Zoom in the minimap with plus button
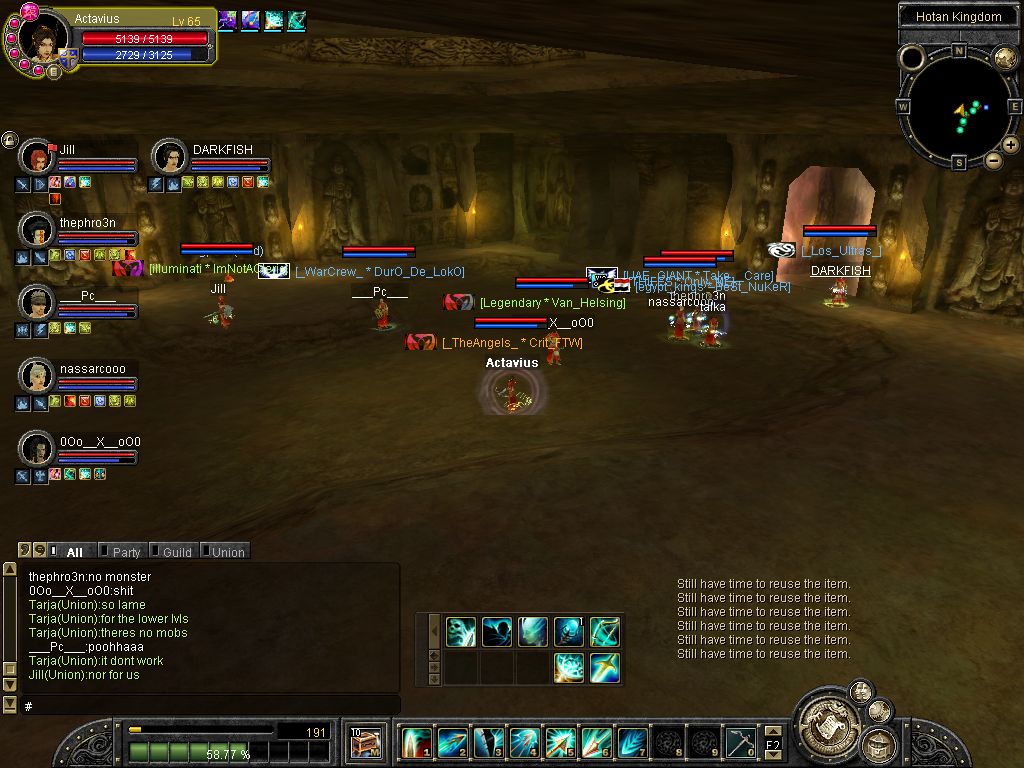 1011,145
